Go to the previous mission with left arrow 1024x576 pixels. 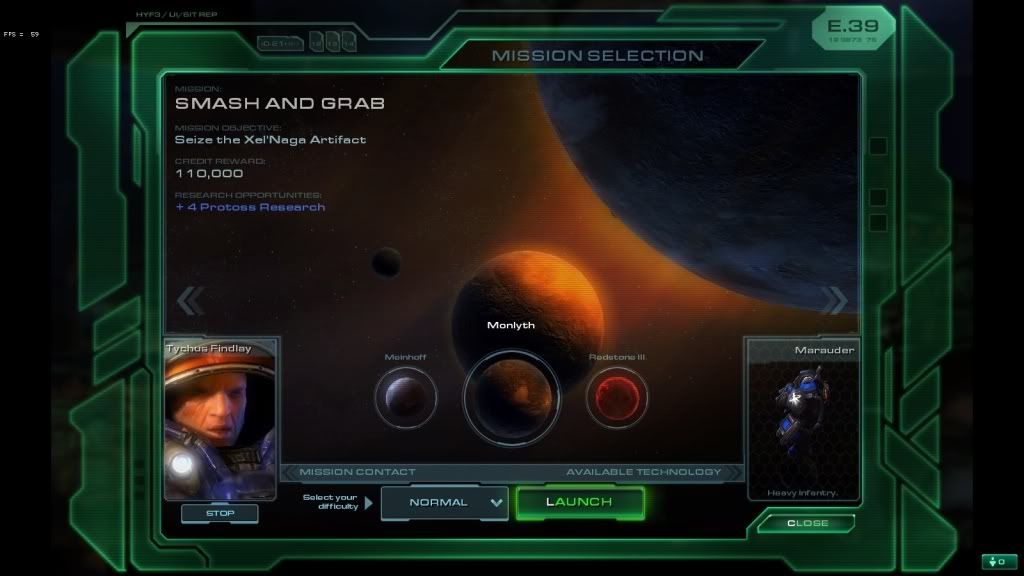click(x=190, y=300)
